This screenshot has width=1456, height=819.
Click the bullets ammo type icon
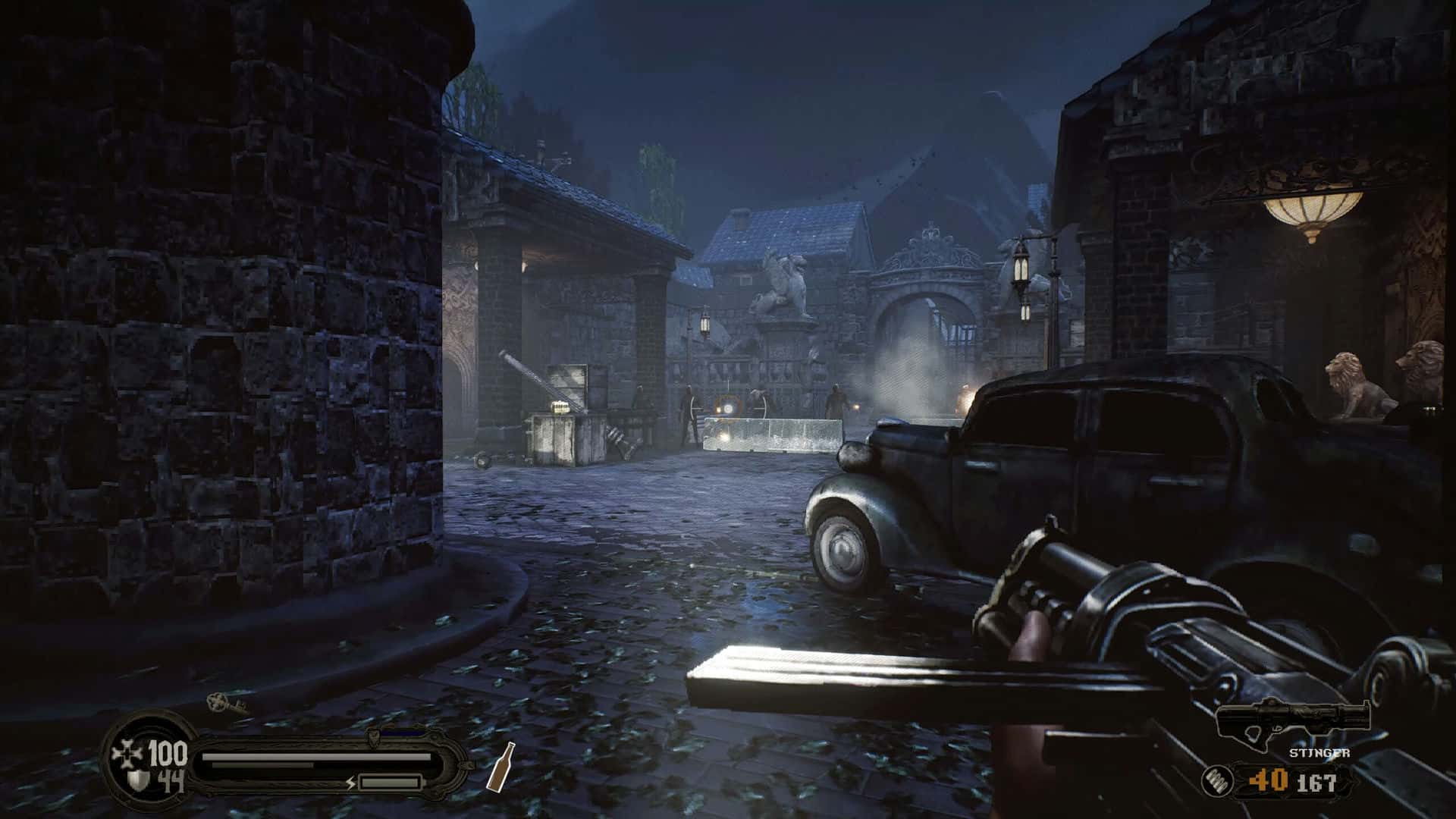[x=1216, y=780]
